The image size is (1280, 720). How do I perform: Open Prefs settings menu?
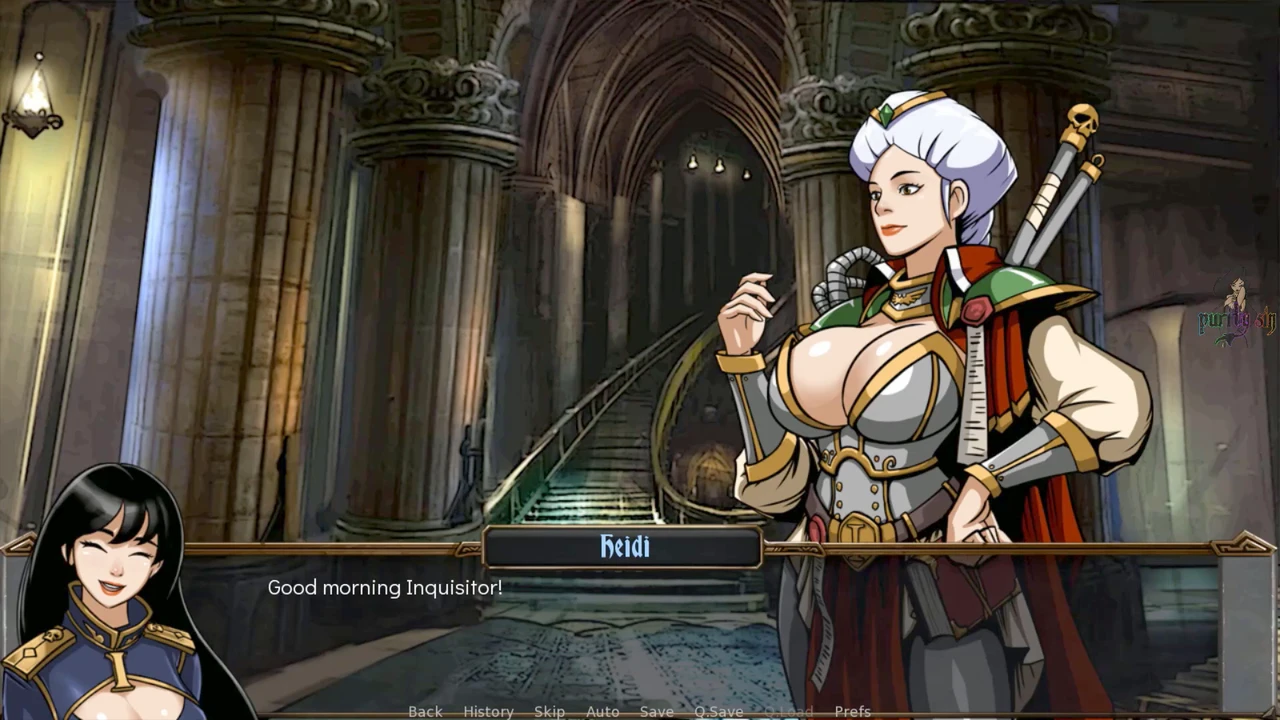(852, 711)
